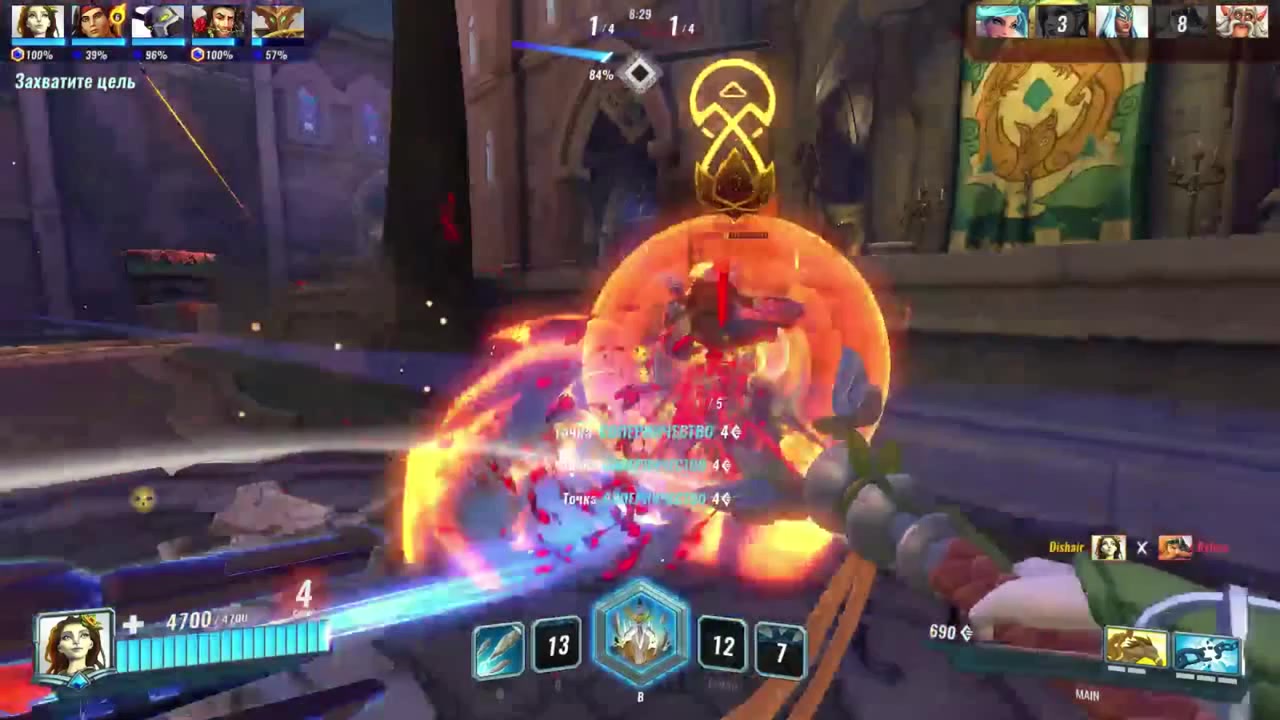
Task: Click the dead enemy portrait showing 3
Action: (1061, 22)
